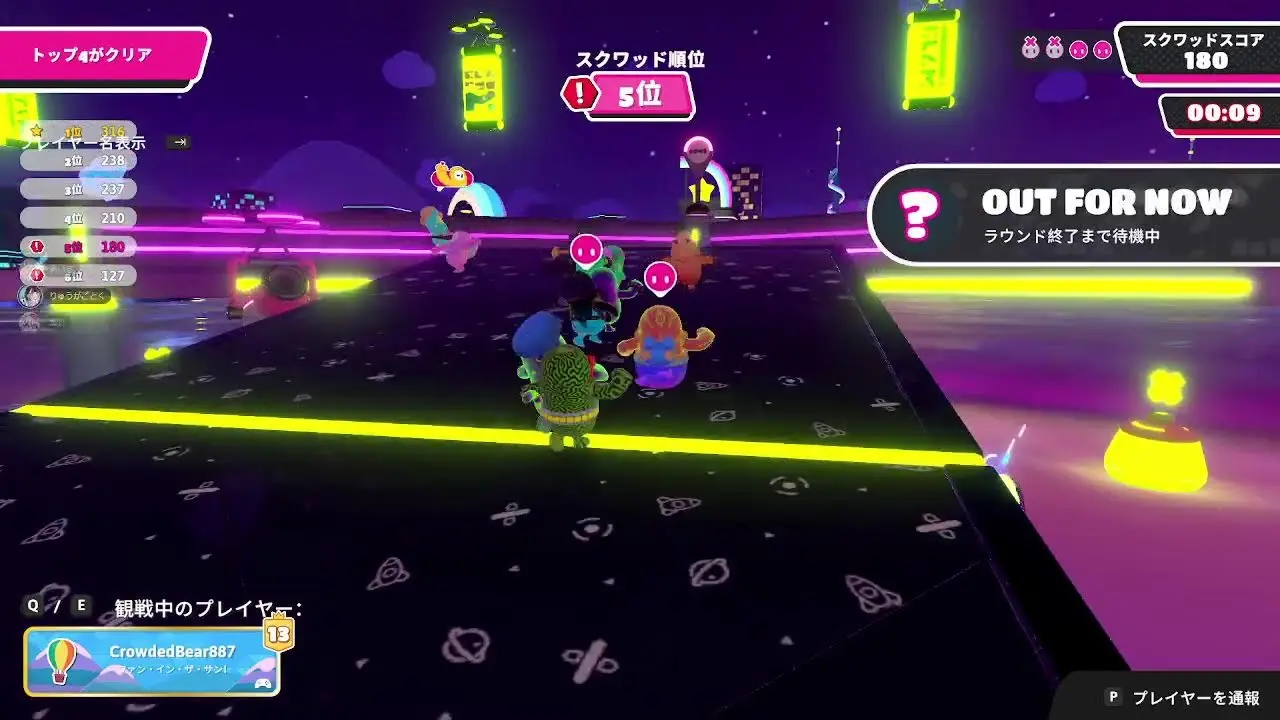Open the OUT FOR NOW status banner

1075,215
